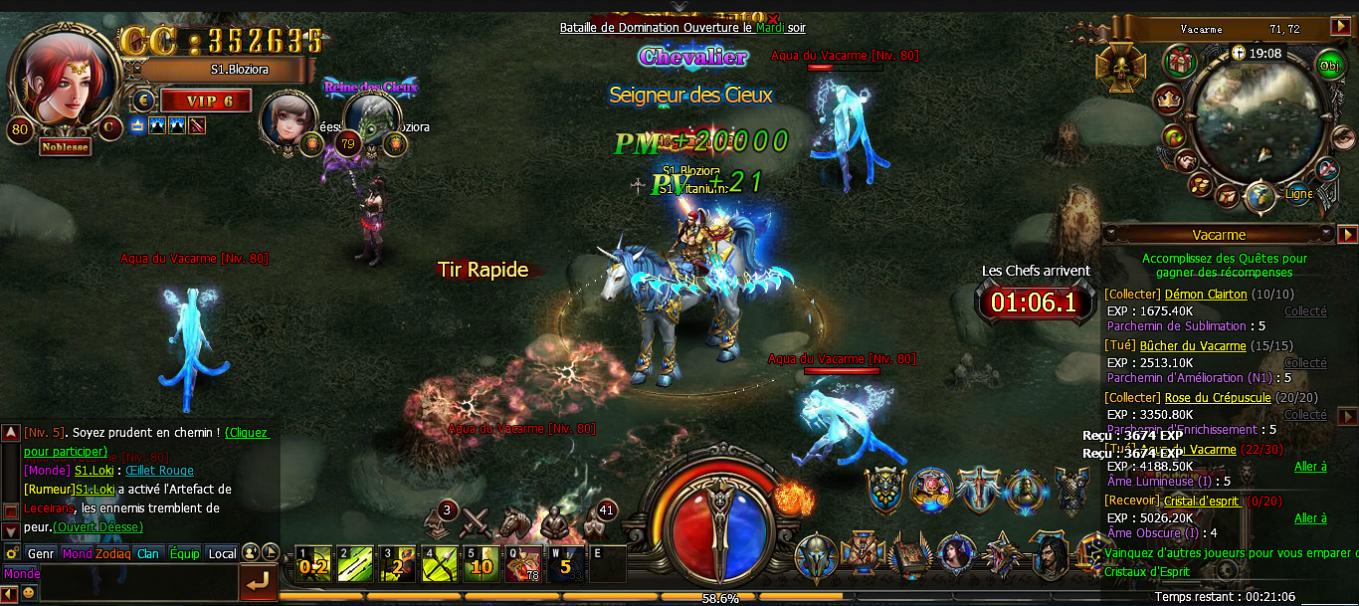
Task: Open the Démon Clairton quest link
Action: 1206,294
